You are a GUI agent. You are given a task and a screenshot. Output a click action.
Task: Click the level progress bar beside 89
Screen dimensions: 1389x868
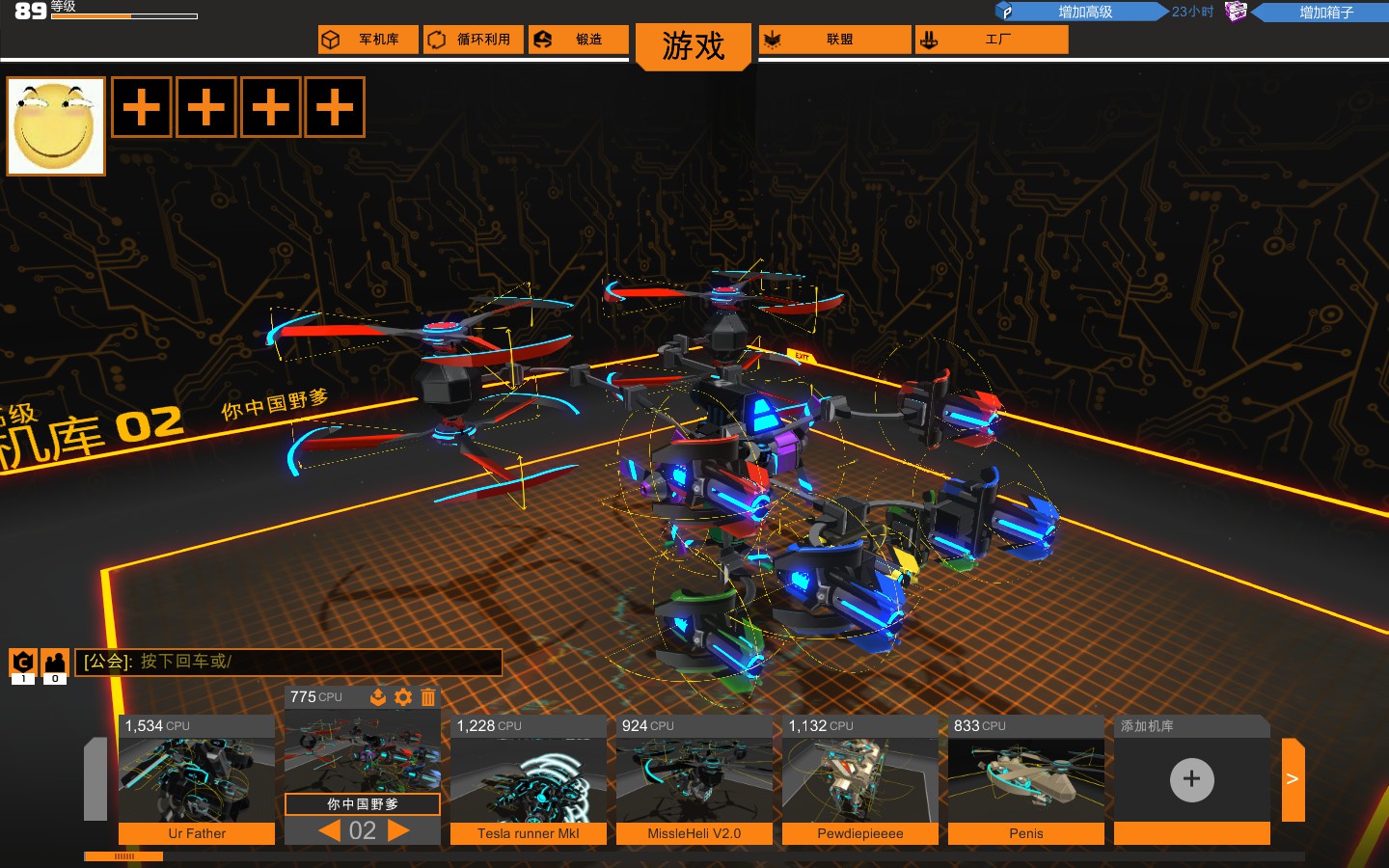tap(123, 15)
